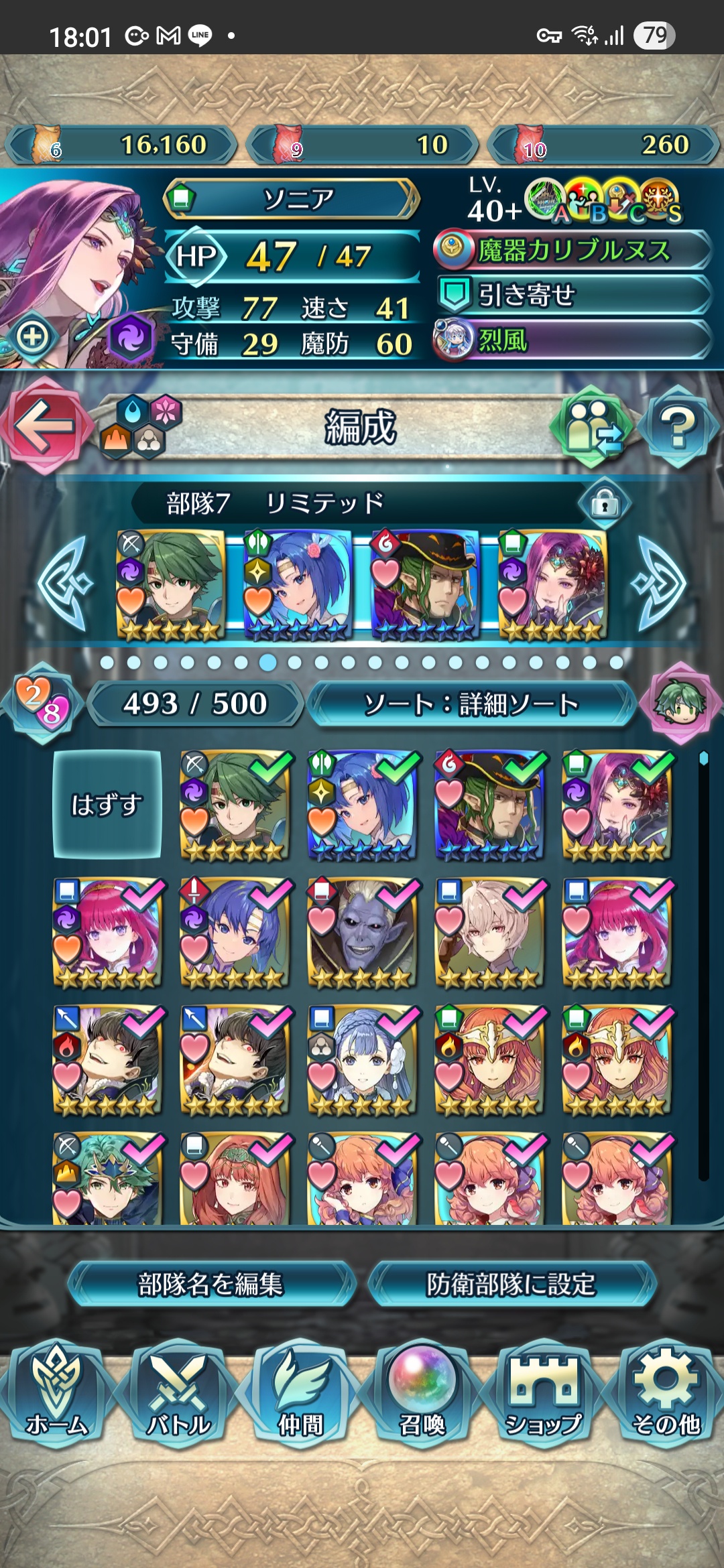The height and width of the screenshot is (1568, 724).
Task: Open the バトル battle menu
Action: click(x=178, y=1392)
